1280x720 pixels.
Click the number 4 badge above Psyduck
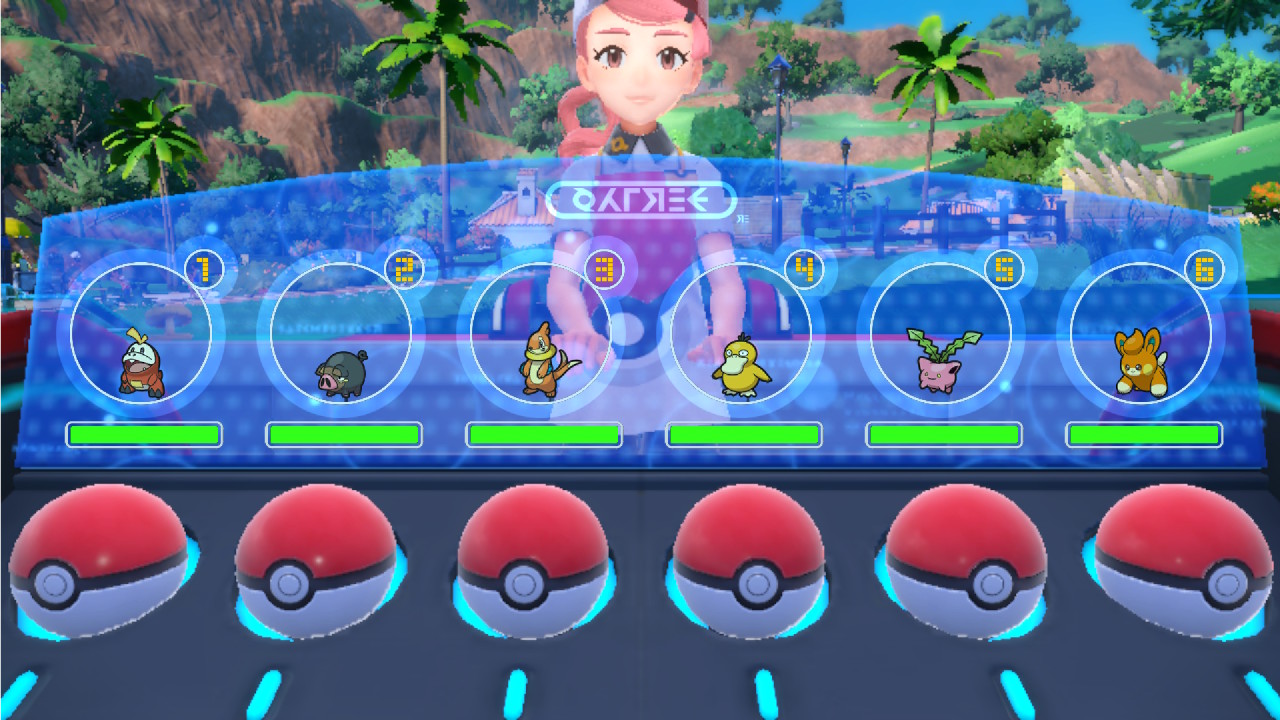[804, 267]
